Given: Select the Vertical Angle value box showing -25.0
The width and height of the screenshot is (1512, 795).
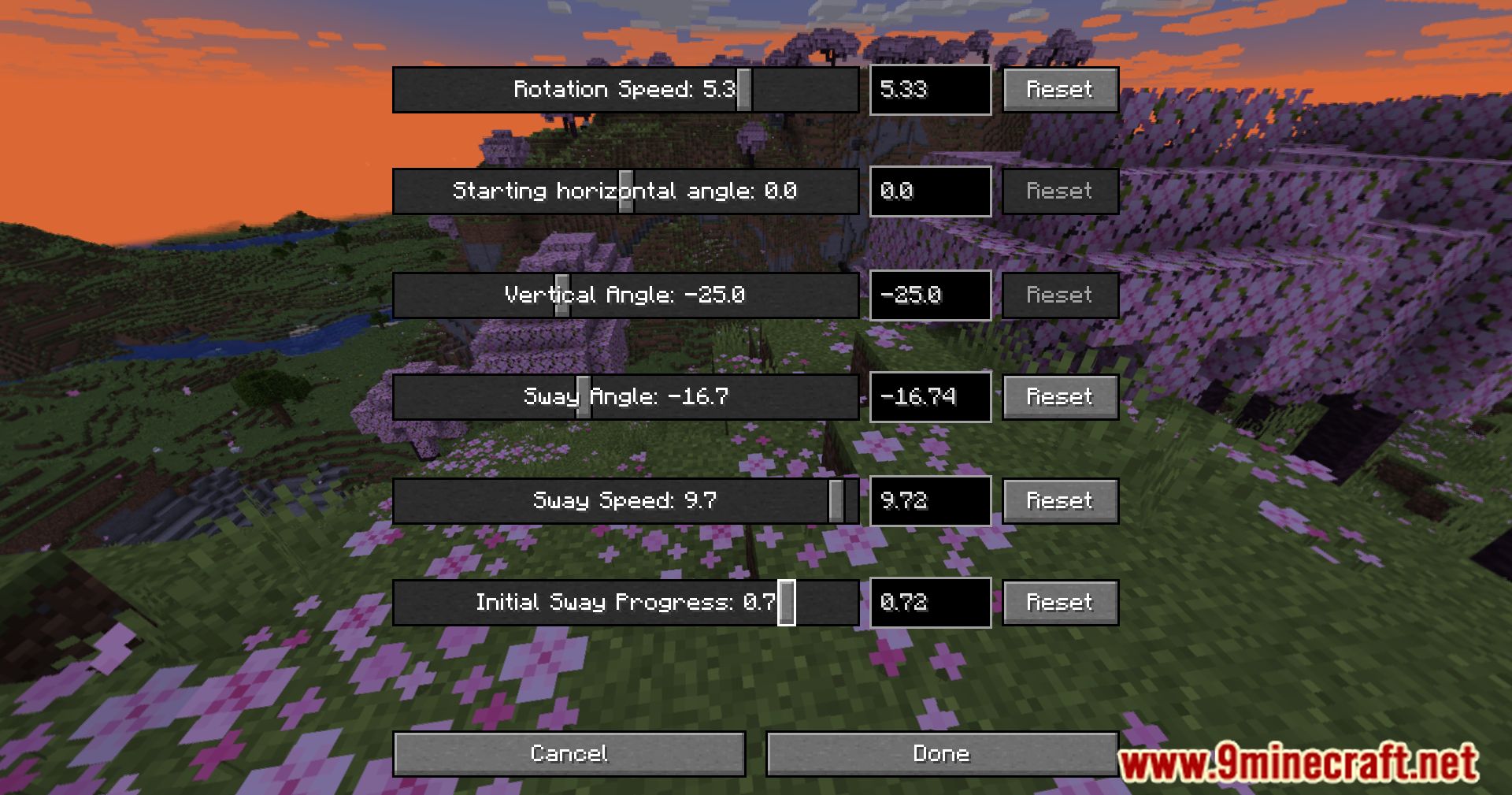Looking at the screenshot, I should [929, 295].
